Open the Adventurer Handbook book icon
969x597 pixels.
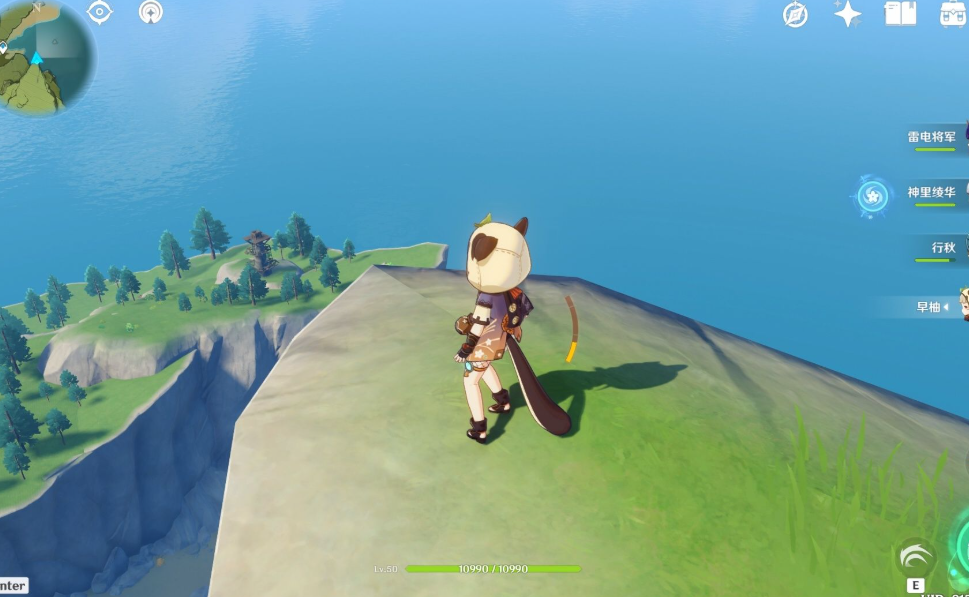pyautogui.click(x=900, y=13)
